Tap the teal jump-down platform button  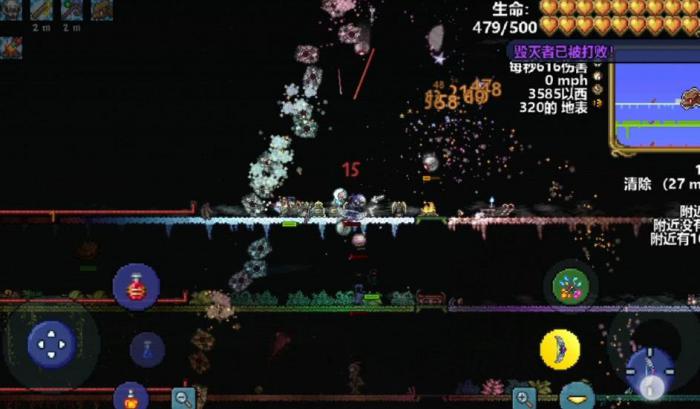[x=577, y=397]
